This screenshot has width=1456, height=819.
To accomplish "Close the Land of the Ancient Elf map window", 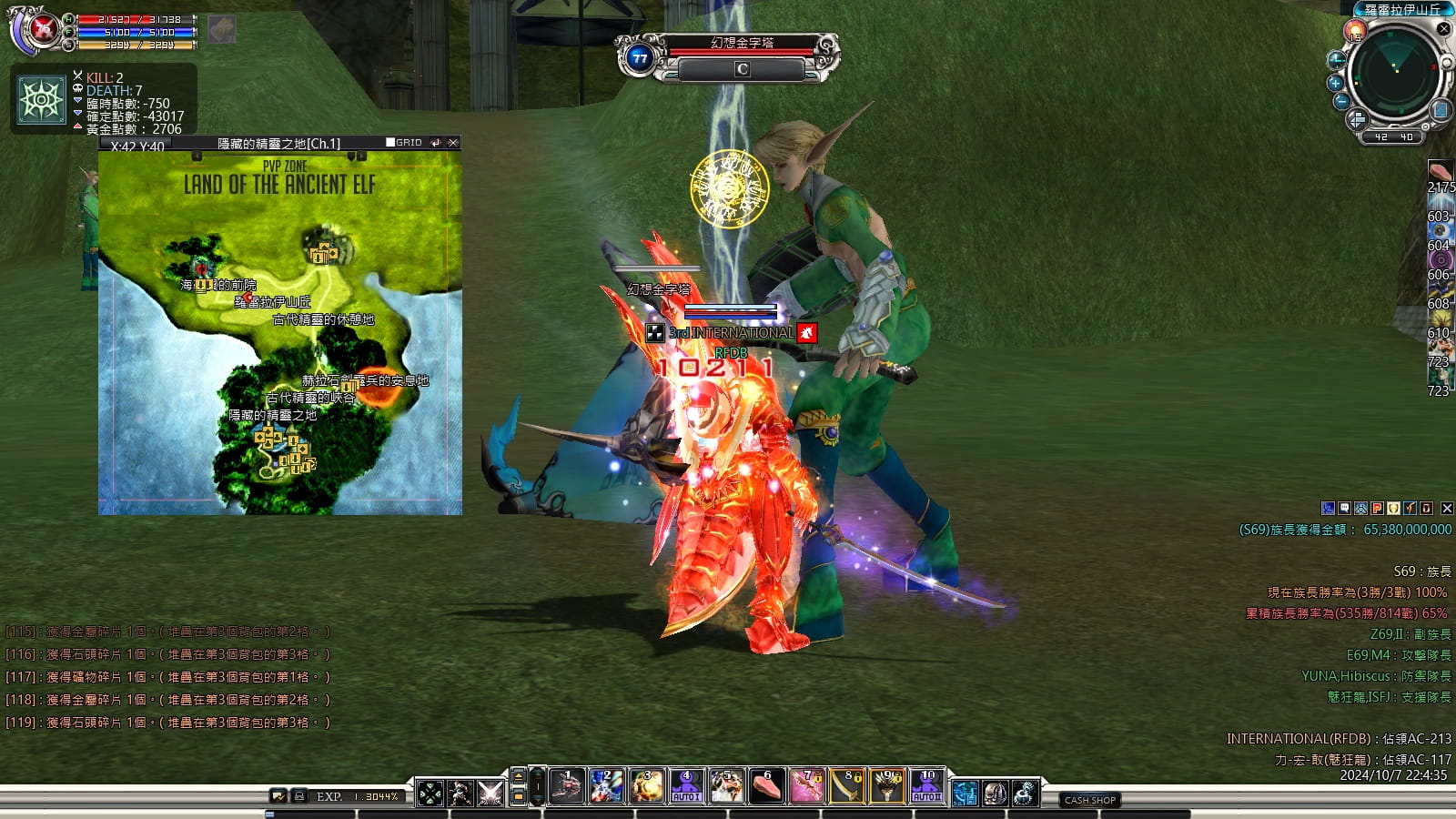I will (453, 143).
